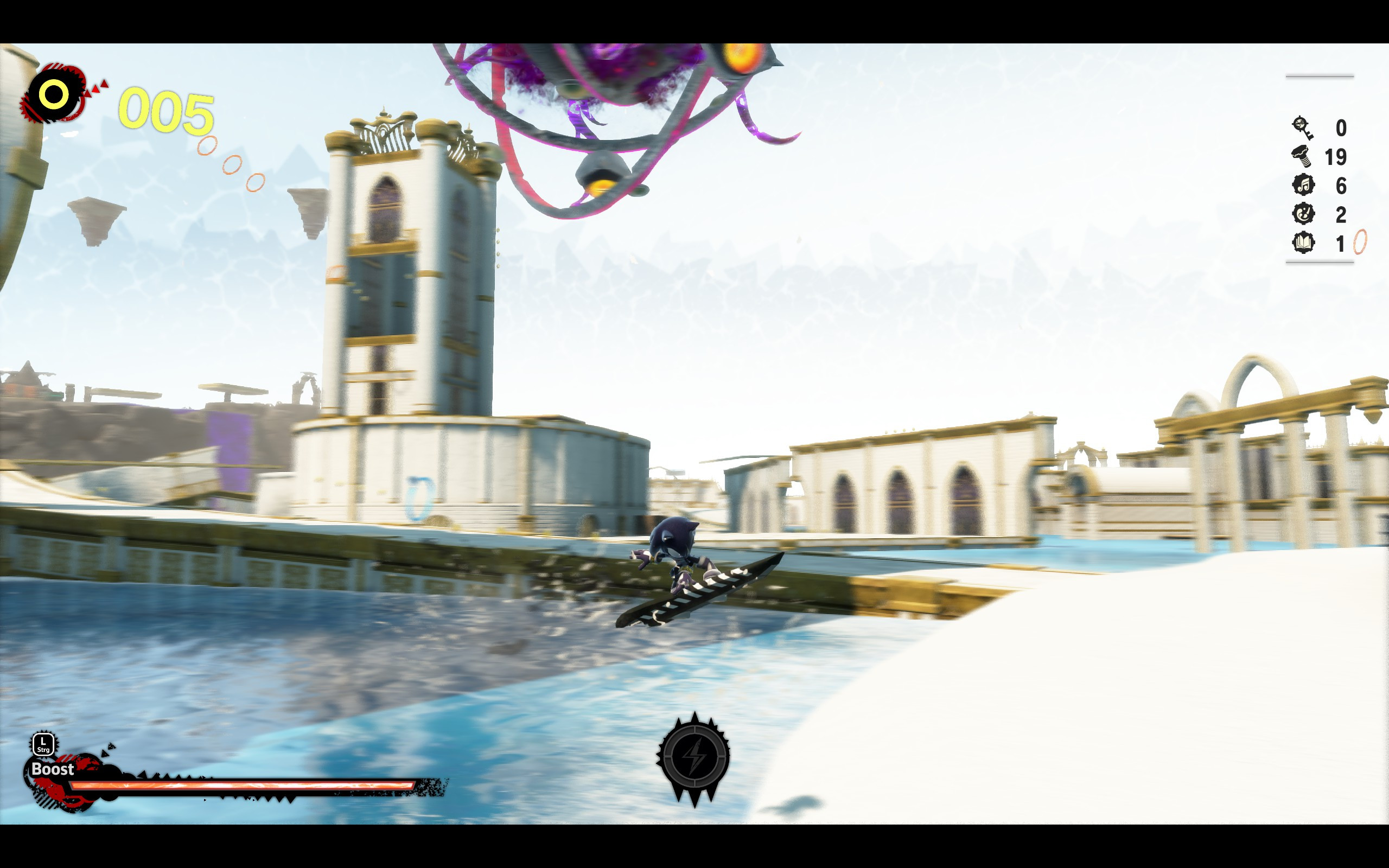
Task: Select the screw count 19 entry
Action: (1336, 157)
